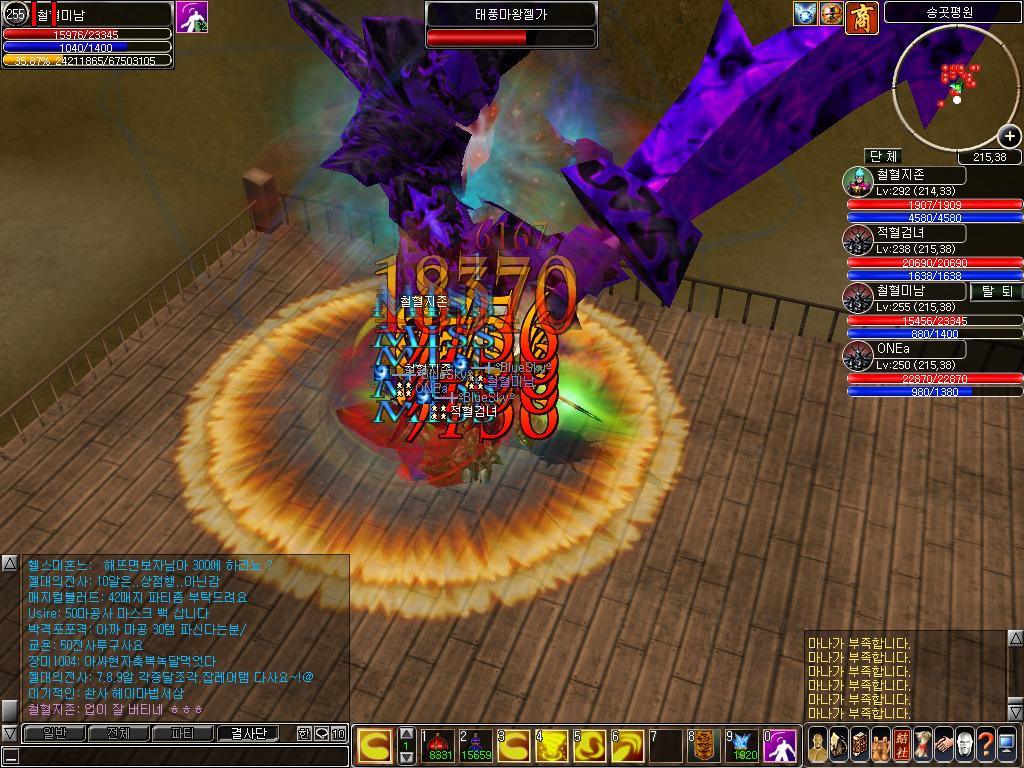The image size is (1024, 768).
Task: Use the red potion in slot 1
Action: pos(441,744)
